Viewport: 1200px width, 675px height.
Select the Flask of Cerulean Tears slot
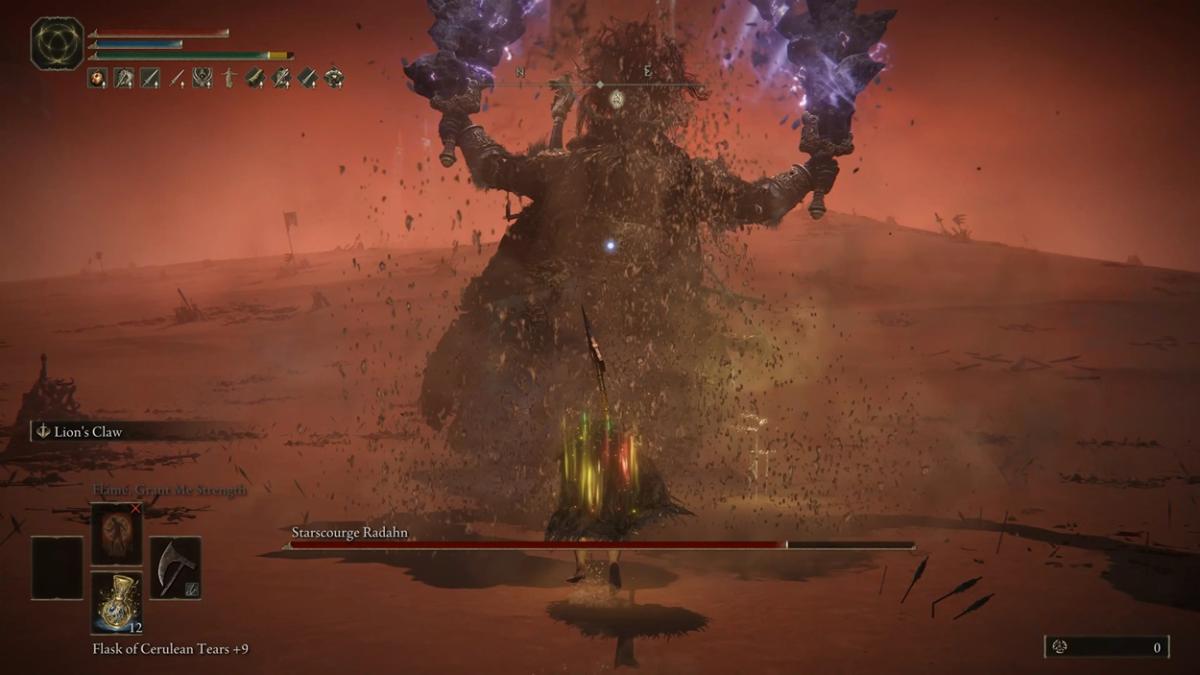(116, 603)
